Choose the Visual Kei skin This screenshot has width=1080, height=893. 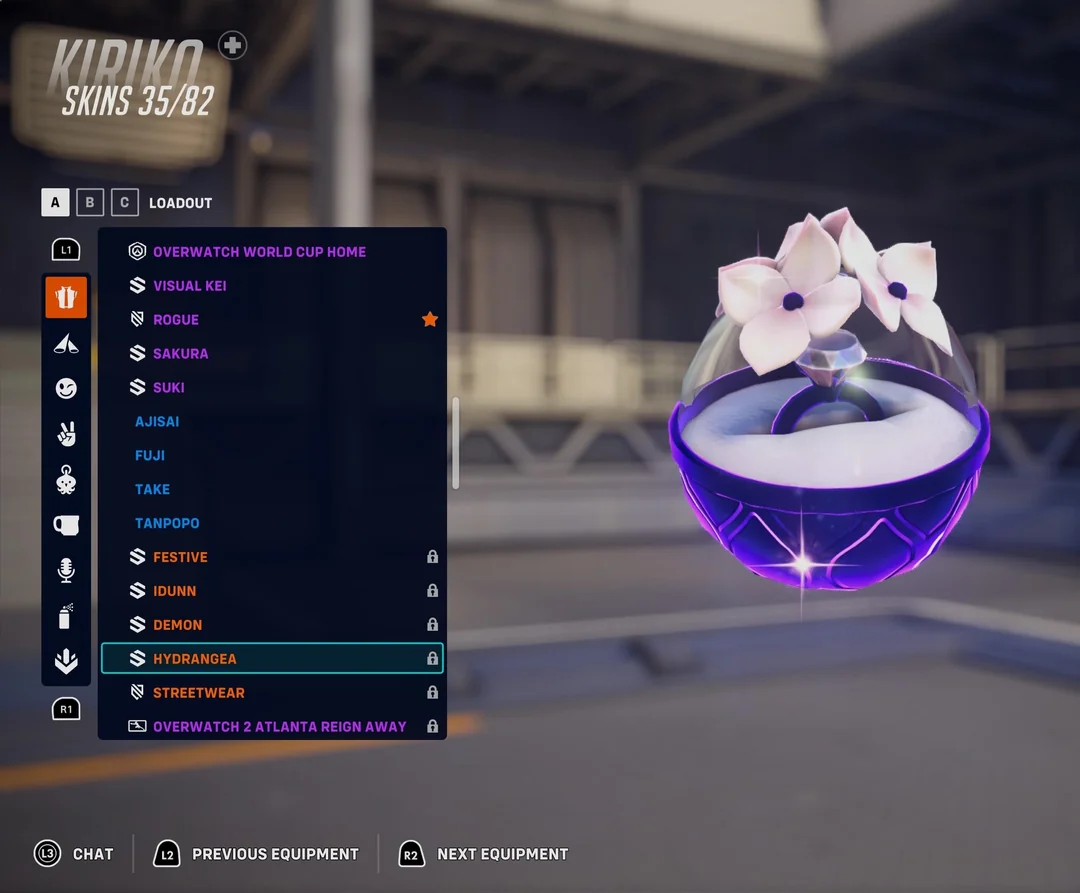coord(190,286)
